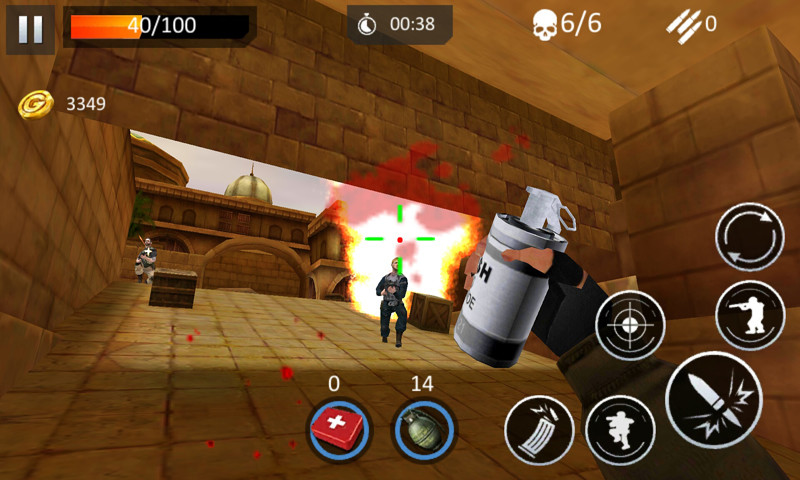Image resolution: width=800 pixels, height=480 pixels.
Task: Tap the jumping soldier action button
Action: pyautogui.click(x=620, y=430)
